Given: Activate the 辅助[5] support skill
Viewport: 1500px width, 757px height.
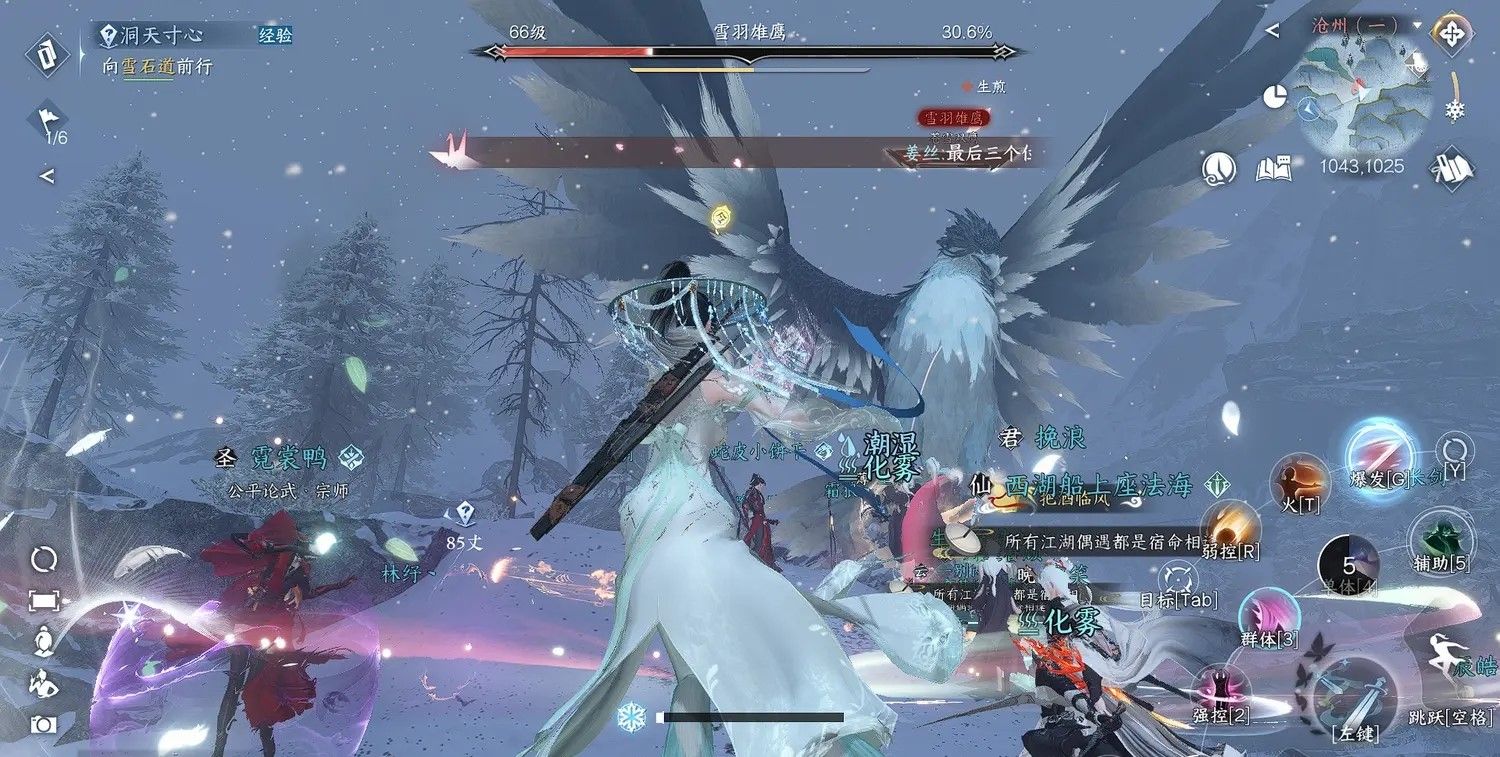Looking at the screenshot, I should [1440, 541].
